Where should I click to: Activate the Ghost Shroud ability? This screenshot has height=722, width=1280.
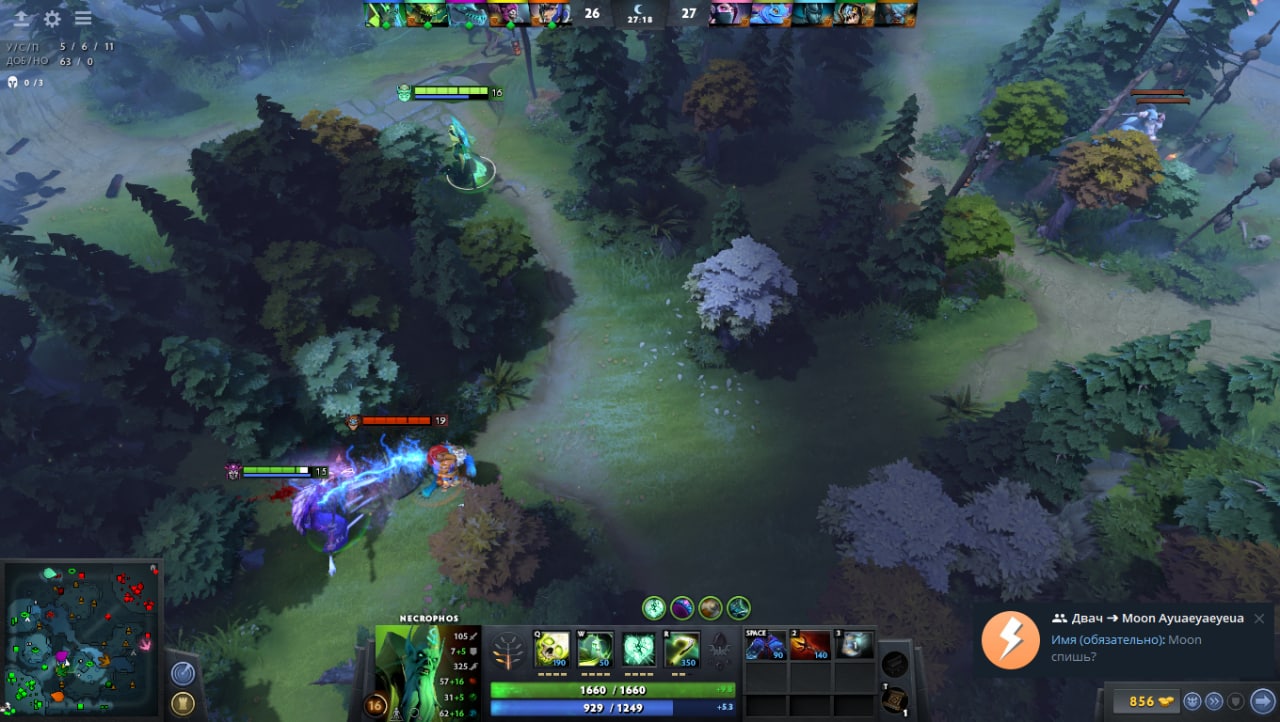point(595,648)
